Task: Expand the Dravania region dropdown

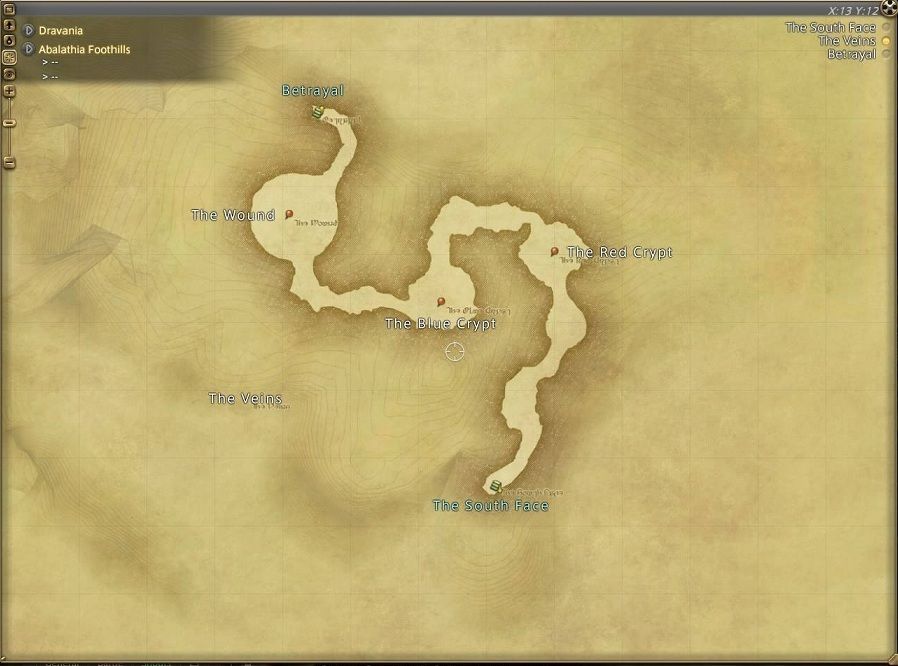Action: pos(28,31)
